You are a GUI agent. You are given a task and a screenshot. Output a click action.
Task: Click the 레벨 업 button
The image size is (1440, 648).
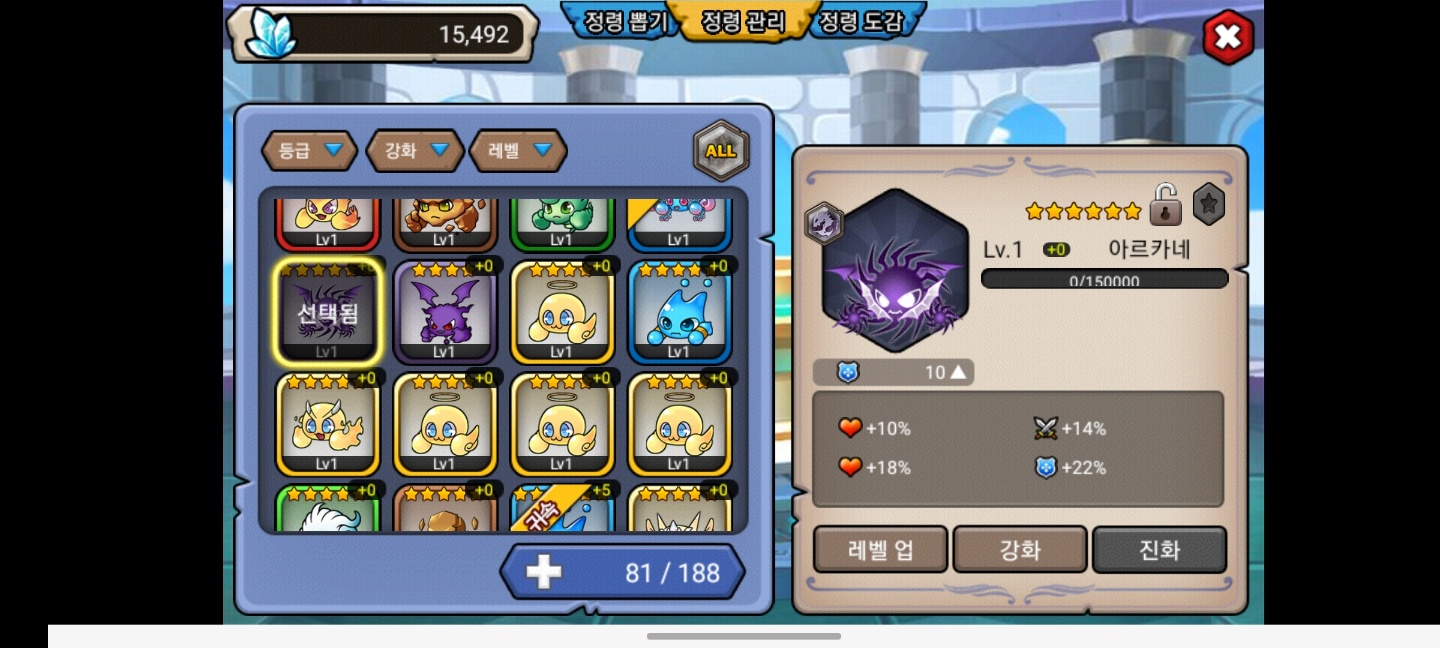[880, 550]
